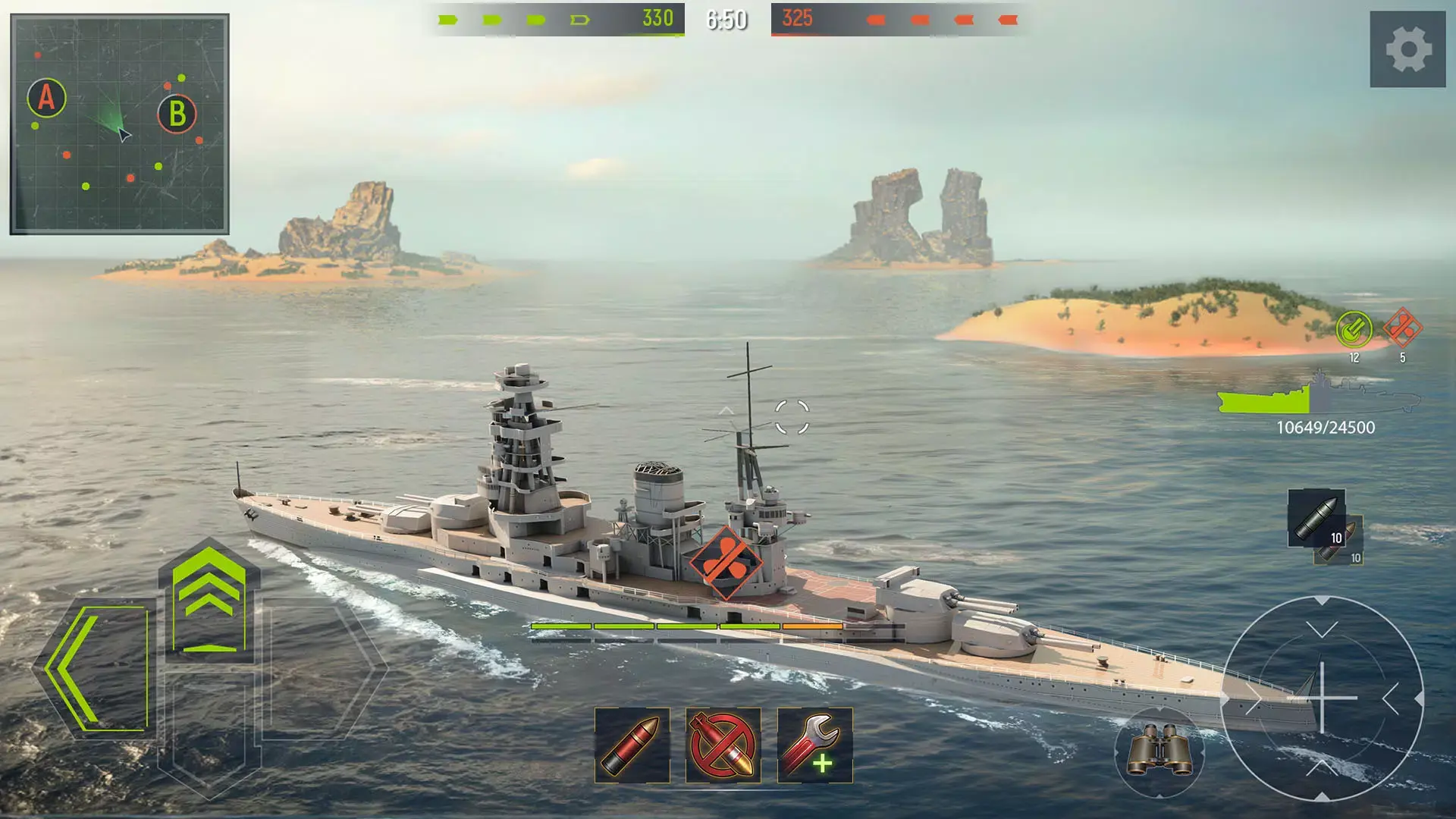Viewport: 1456px width, 819px height.
Task: Select capture point B on the minimap
Action: 176,115
